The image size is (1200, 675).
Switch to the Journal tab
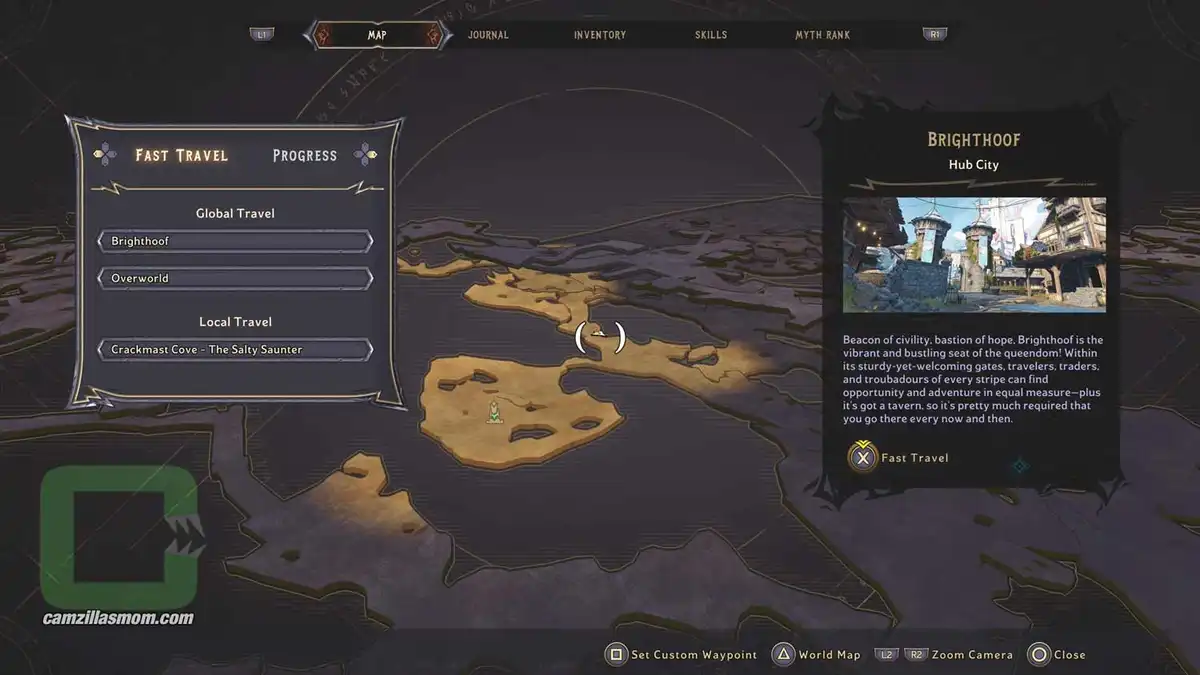click(x=488, y=35)
